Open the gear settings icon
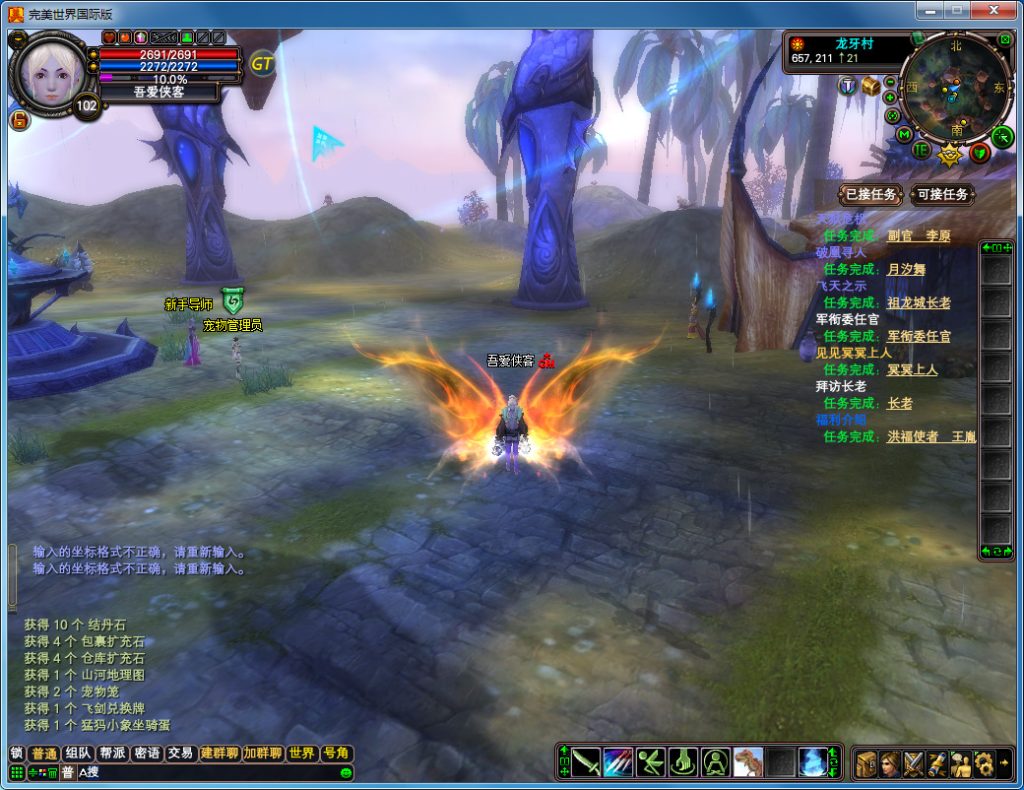 (984, 763)
